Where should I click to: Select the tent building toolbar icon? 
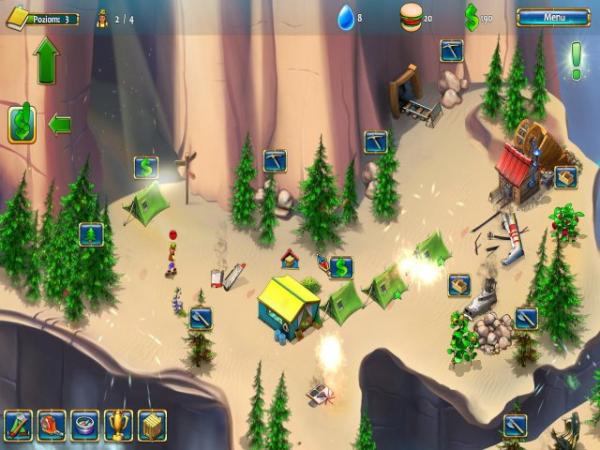pos(19,425)
